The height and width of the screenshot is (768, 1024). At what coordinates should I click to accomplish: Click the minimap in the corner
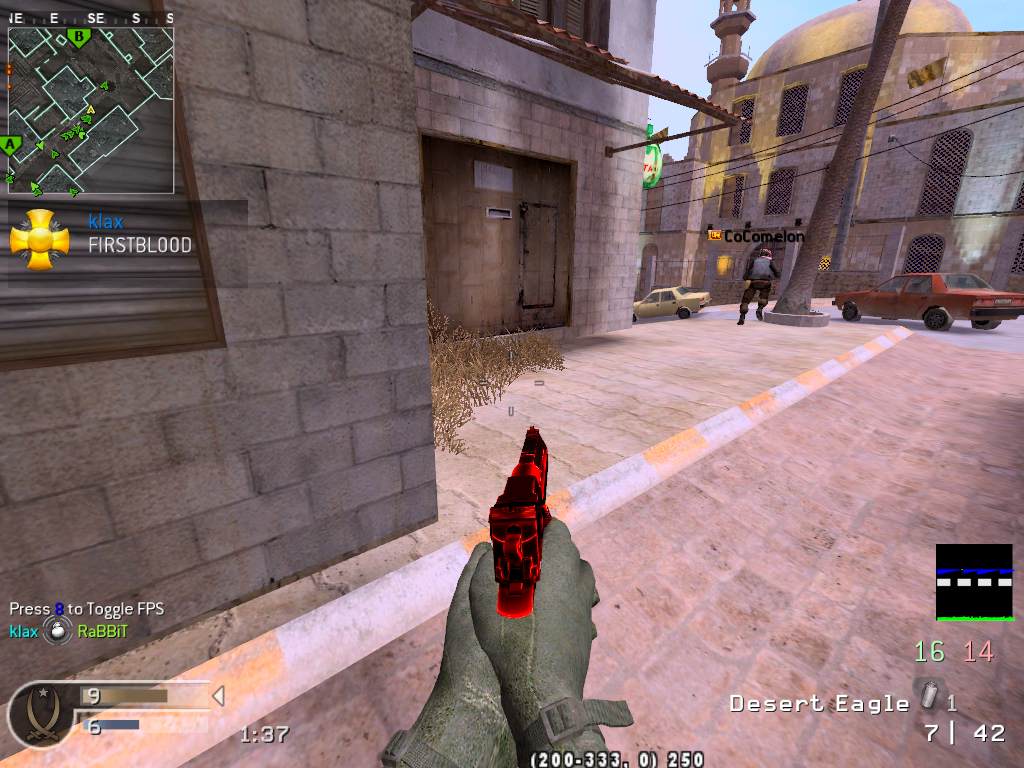(x=91, y=110)
